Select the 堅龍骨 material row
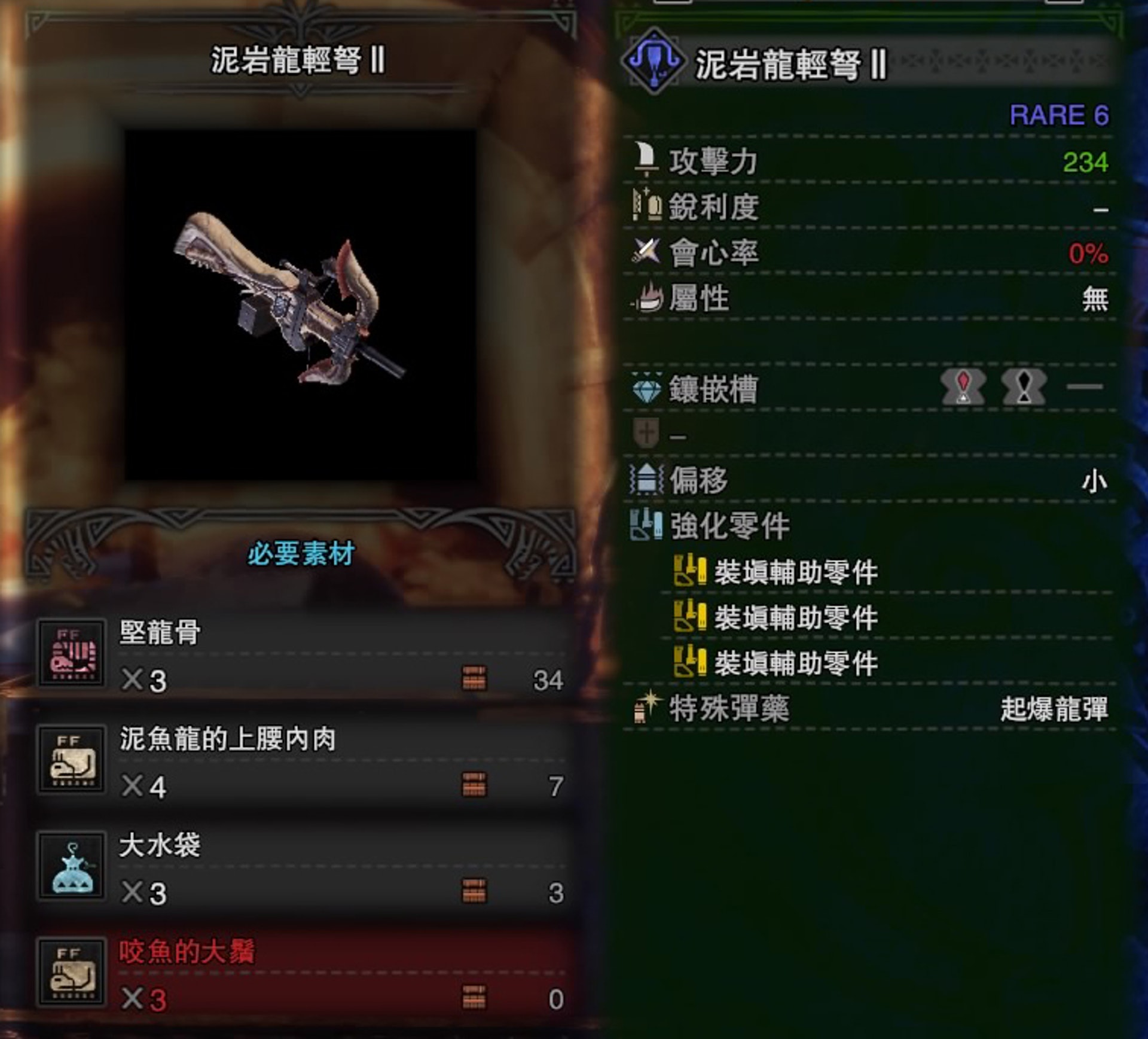 coord(302,655)
